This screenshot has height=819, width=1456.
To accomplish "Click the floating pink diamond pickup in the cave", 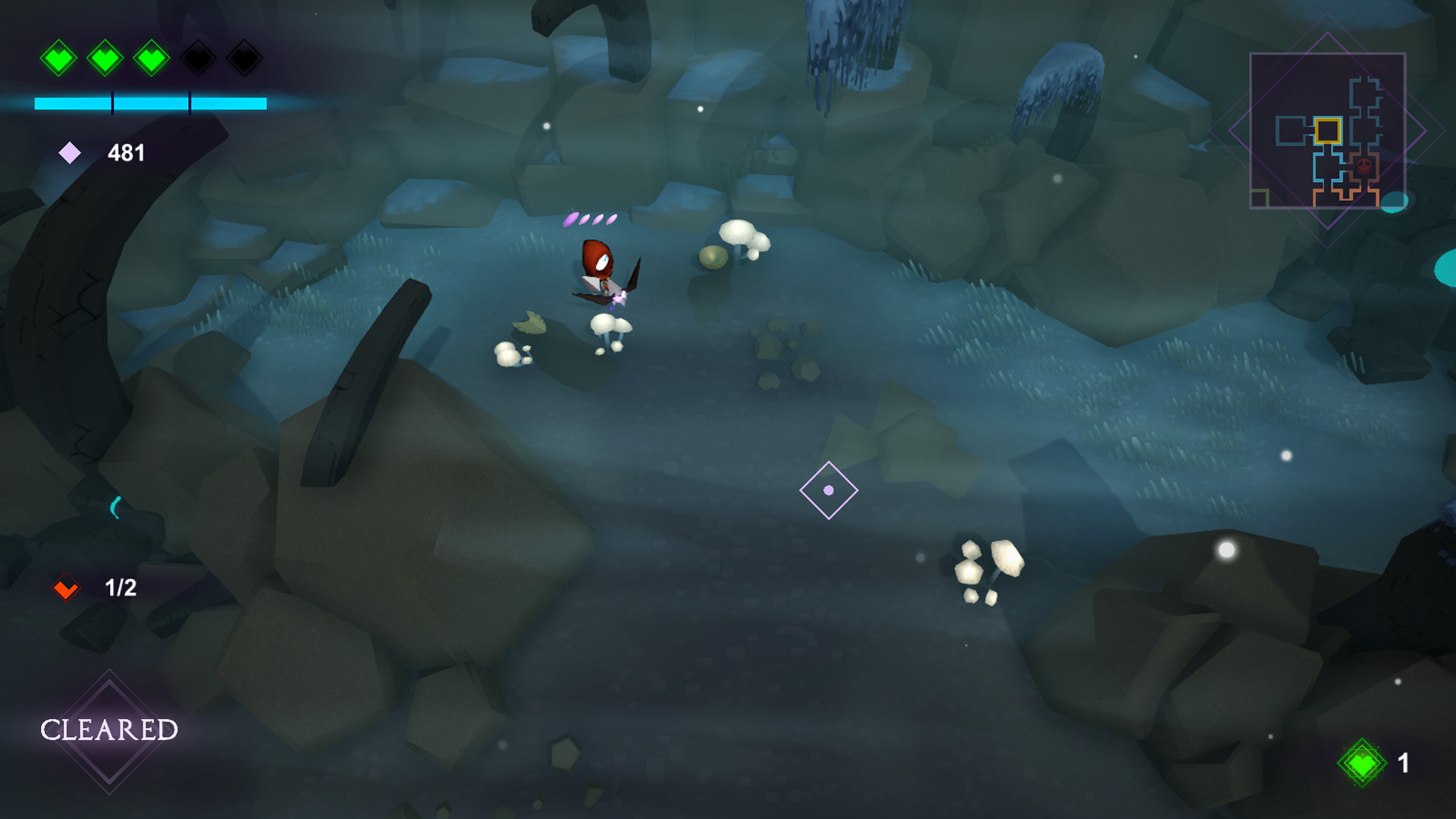I will click(x=828, y=490).
